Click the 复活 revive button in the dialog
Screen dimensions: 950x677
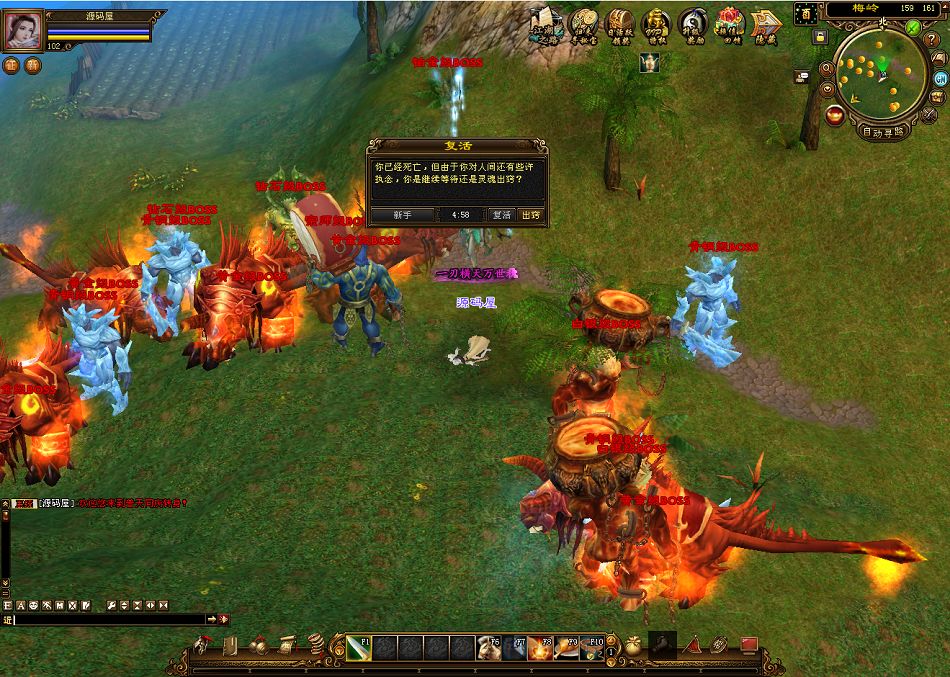501,215
